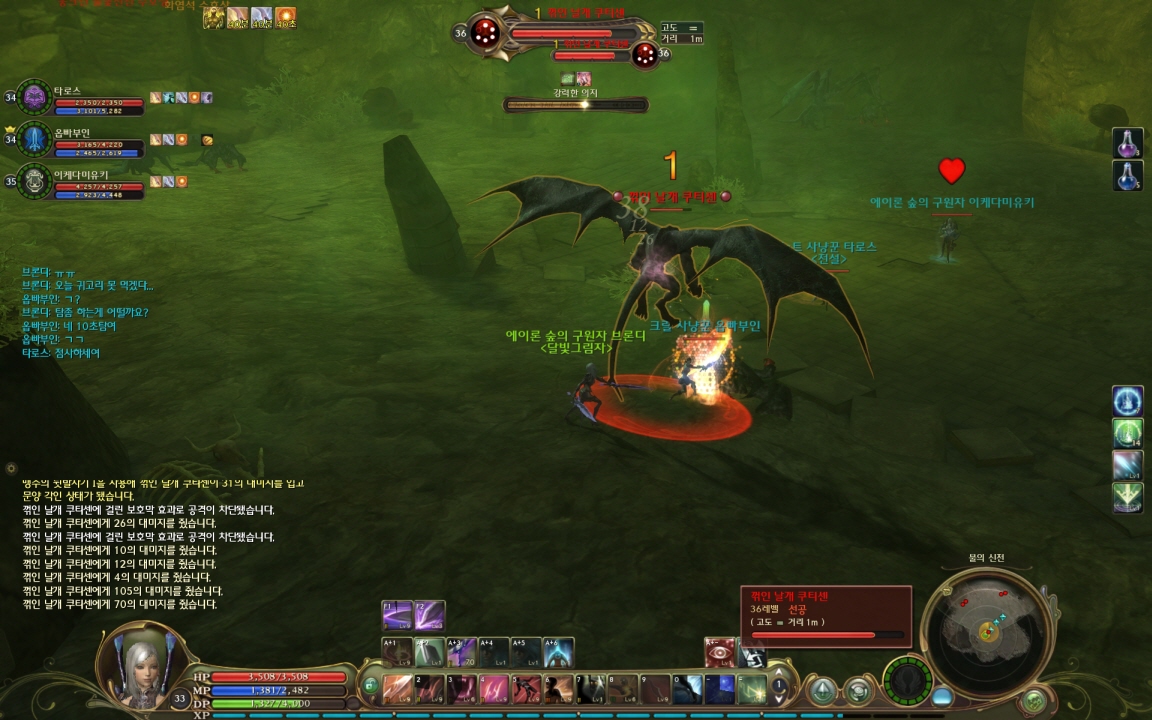The width and height of the screenshot is (1152, 720).
Task: Select party leader 옴빠부인 portrait
Action: (34, 139)
